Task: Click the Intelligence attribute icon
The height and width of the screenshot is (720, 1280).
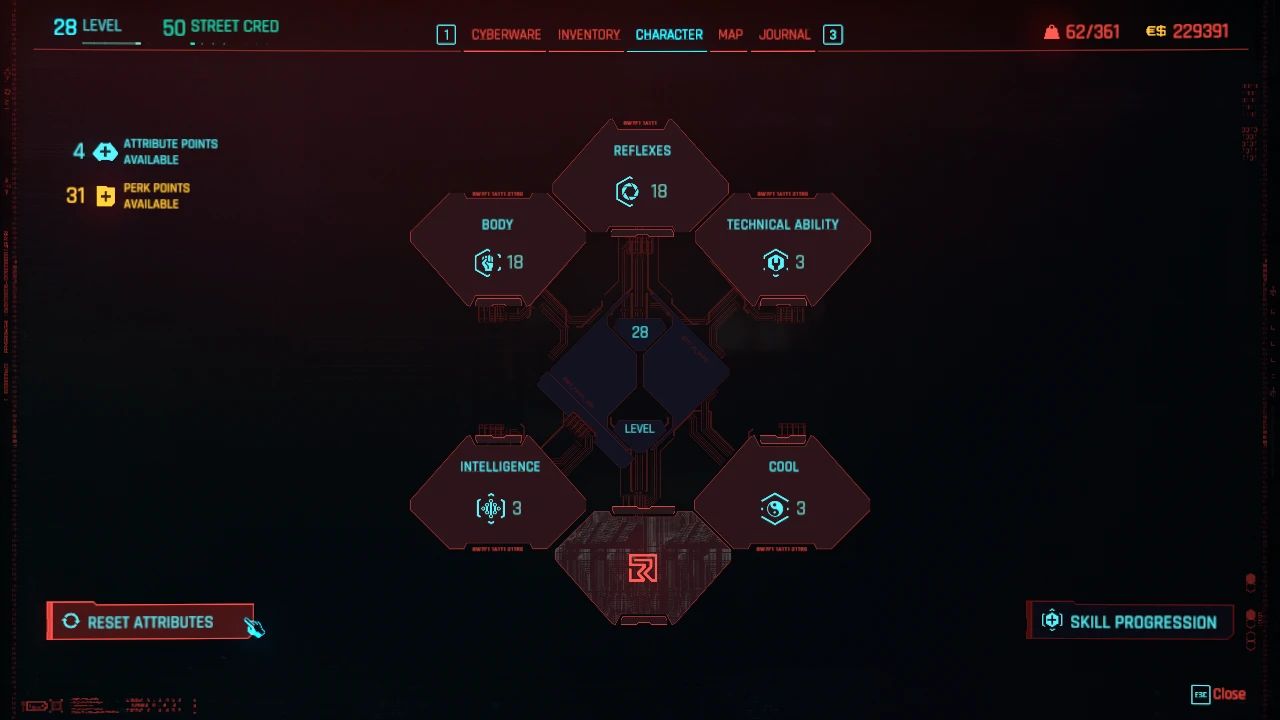Action: pos(490,509)
